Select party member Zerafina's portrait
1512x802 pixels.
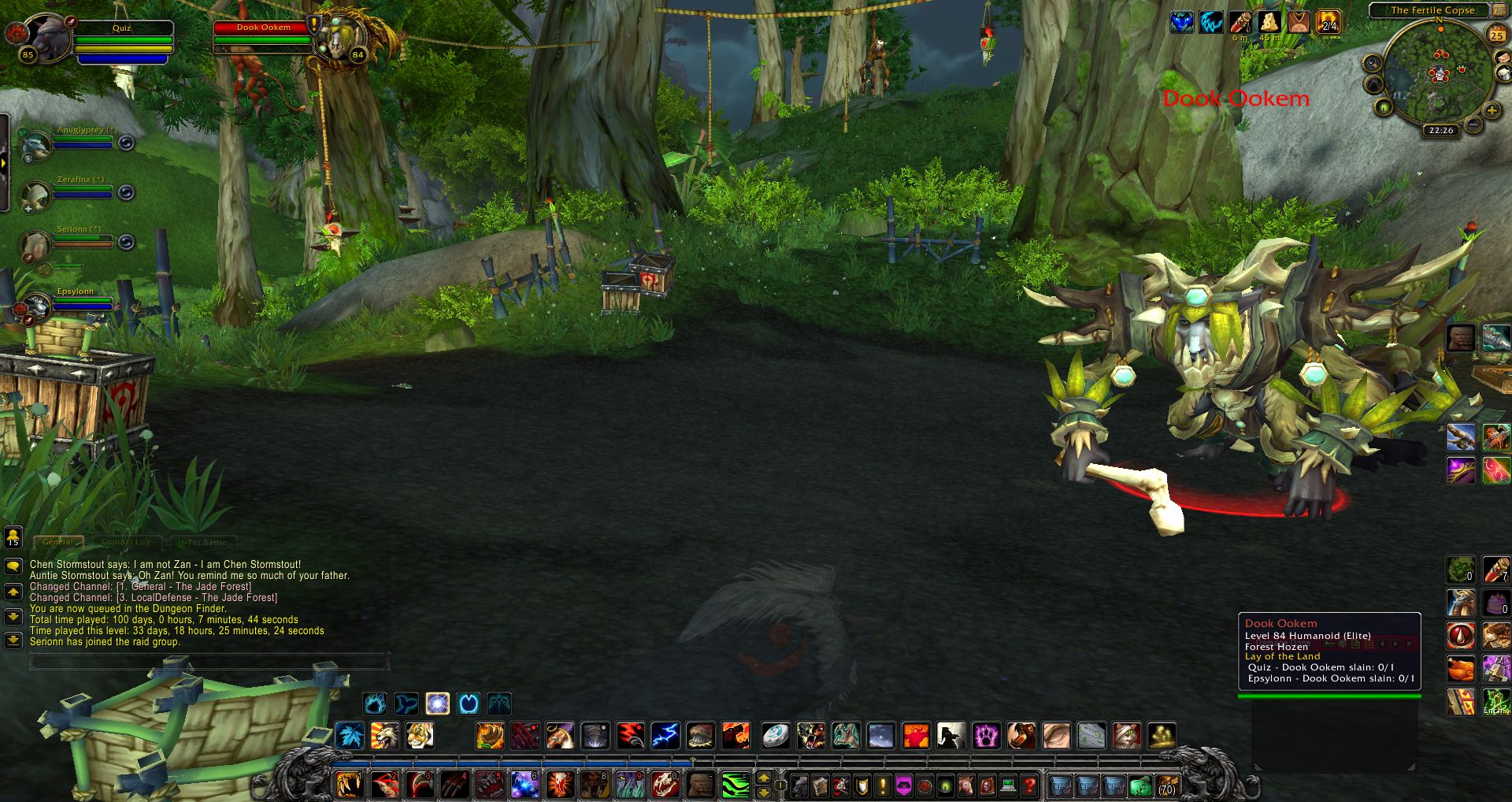[x=34, y=195]
